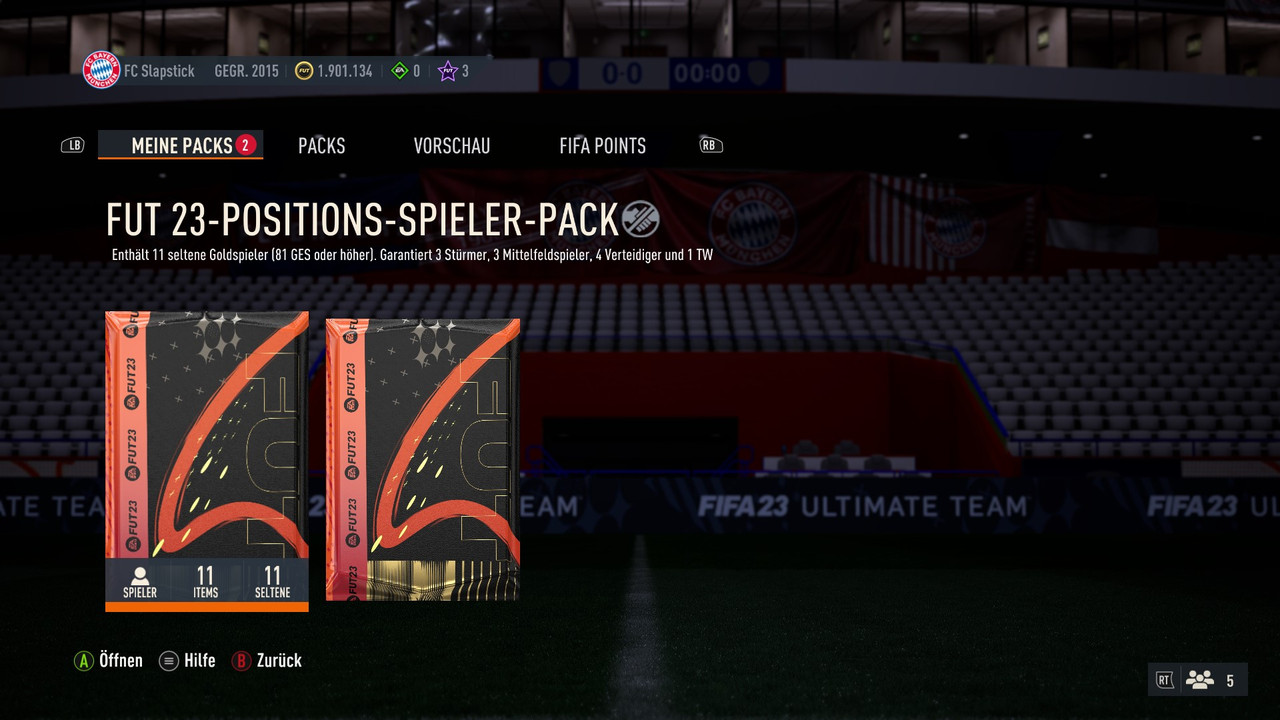Go to the FIFA Points tab

tap(603, 146)
